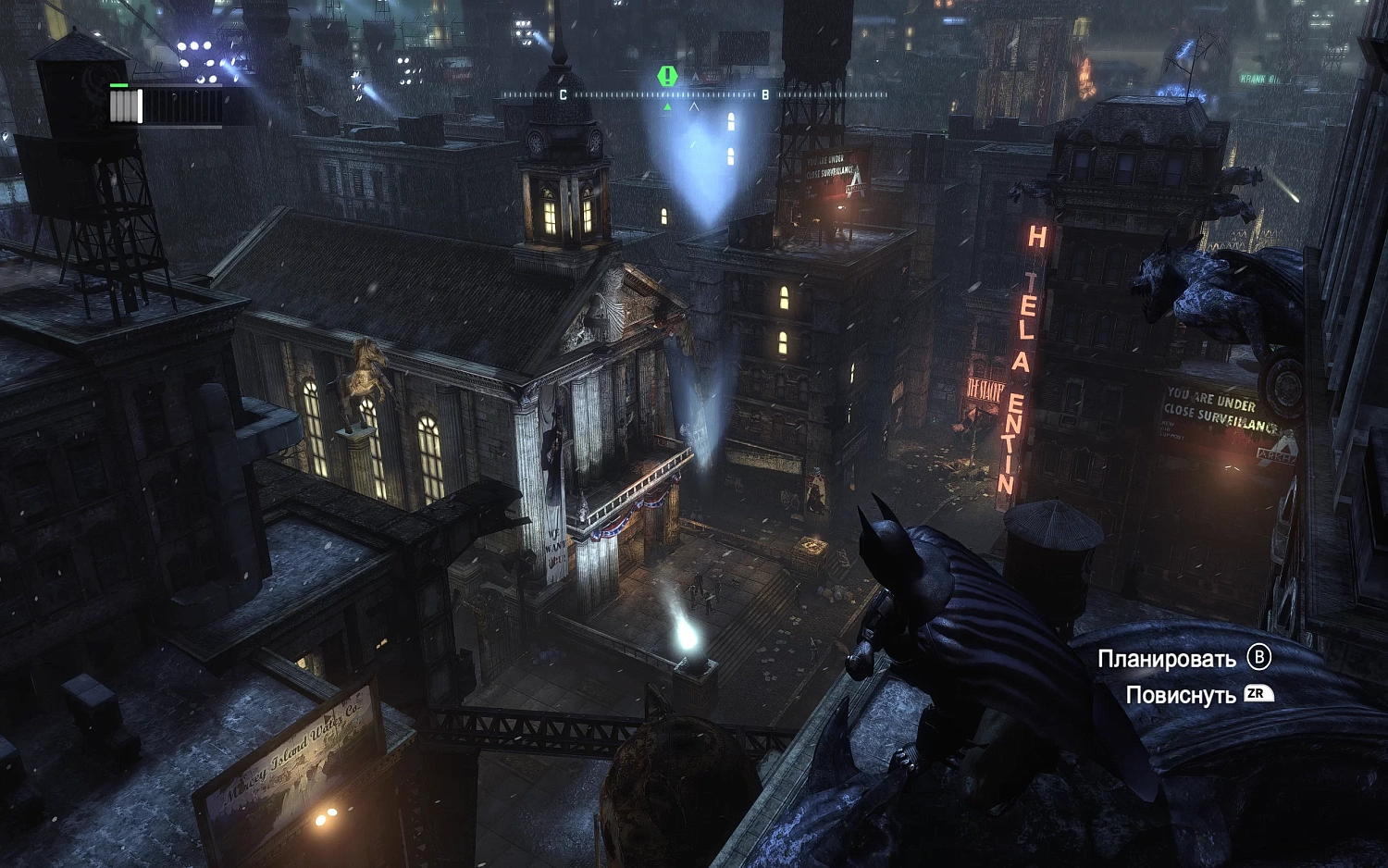The width and height of the screenshot is (1388, 868).
Task: Click the horizontal compass strip at top
Action: click(x=694, y=93)
